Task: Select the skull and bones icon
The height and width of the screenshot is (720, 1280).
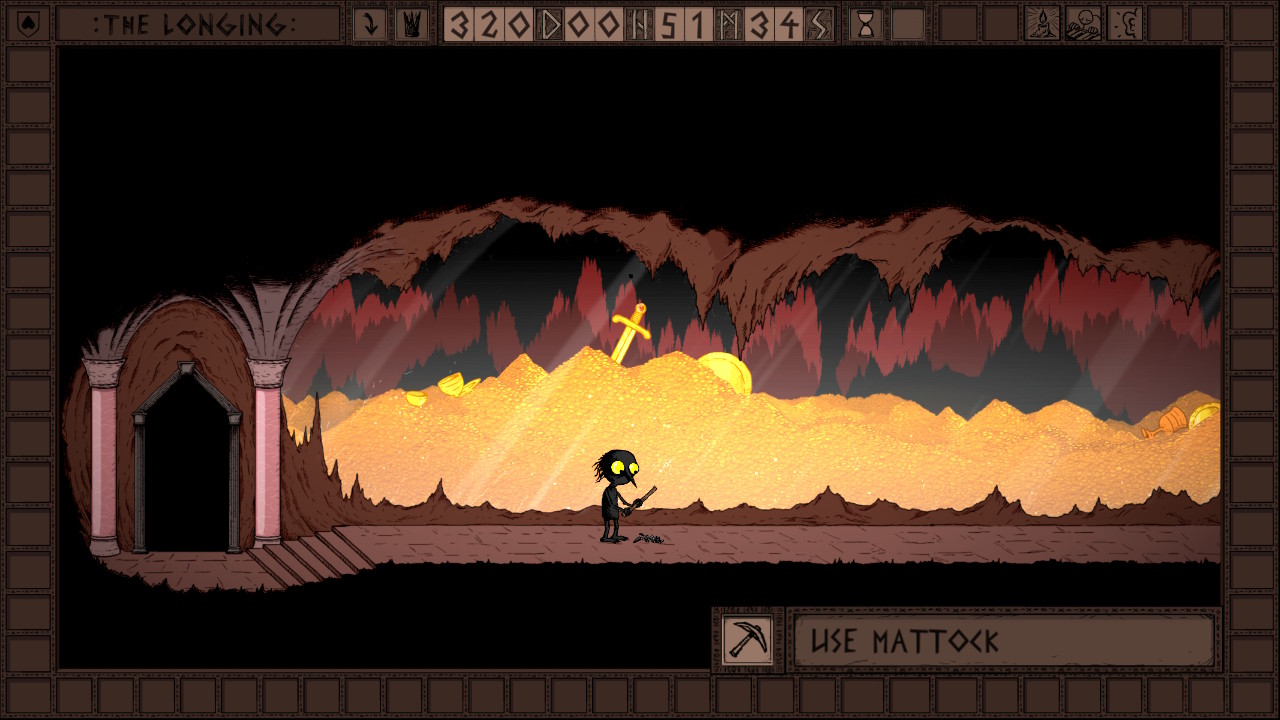Action: 1083,24
